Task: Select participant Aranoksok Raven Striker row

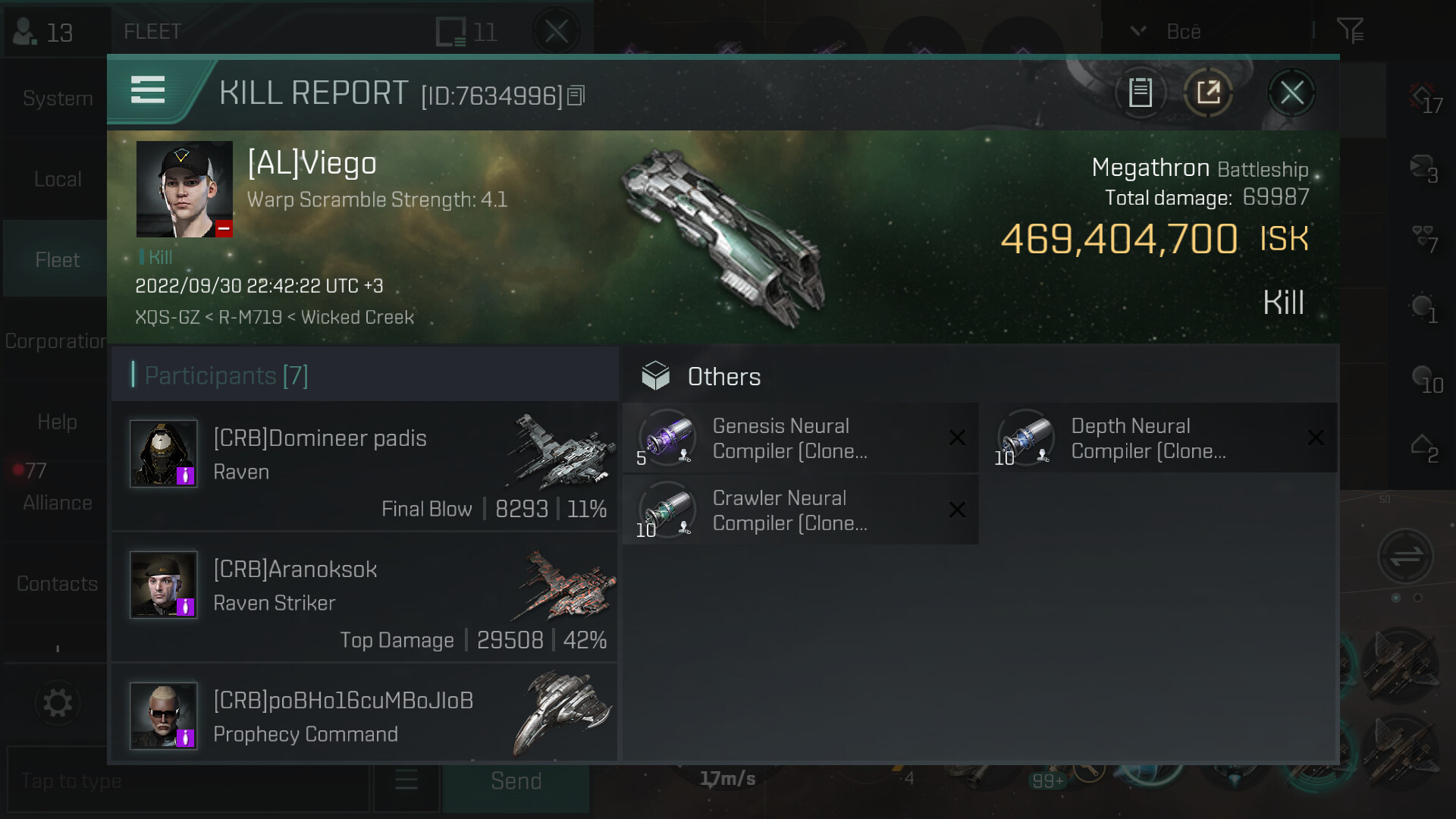Action: tap(364, 598)
